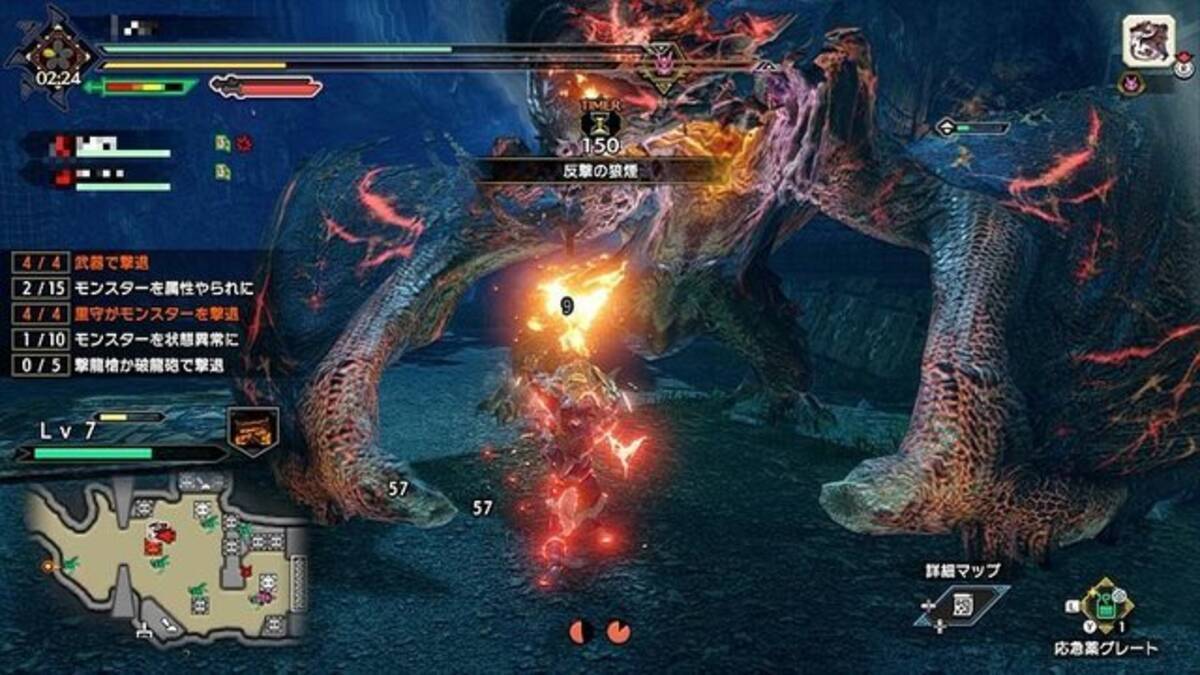Choose the '撃龍槍か破龍砲で撃退' objective row

[x=130, y=366]
